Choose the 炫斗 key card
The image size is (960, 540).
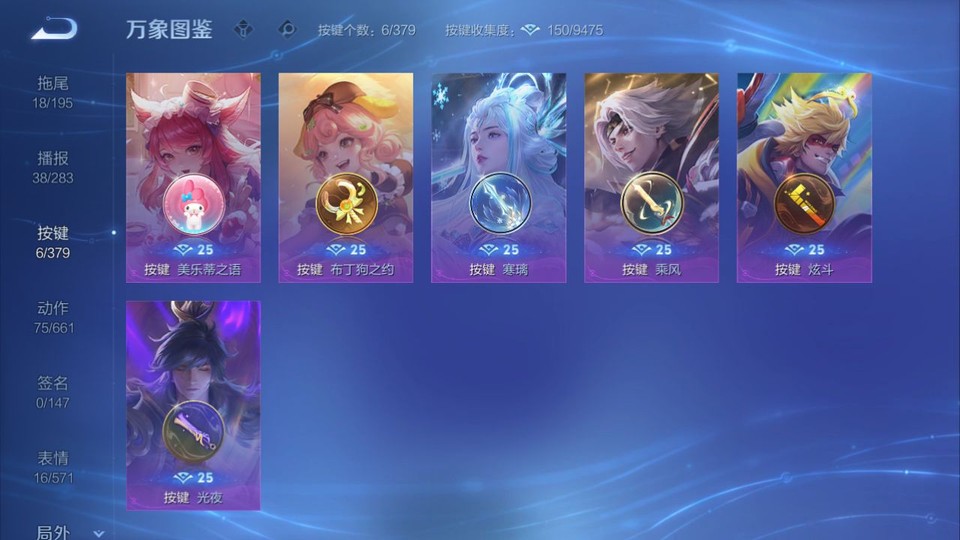click(804, 177)
